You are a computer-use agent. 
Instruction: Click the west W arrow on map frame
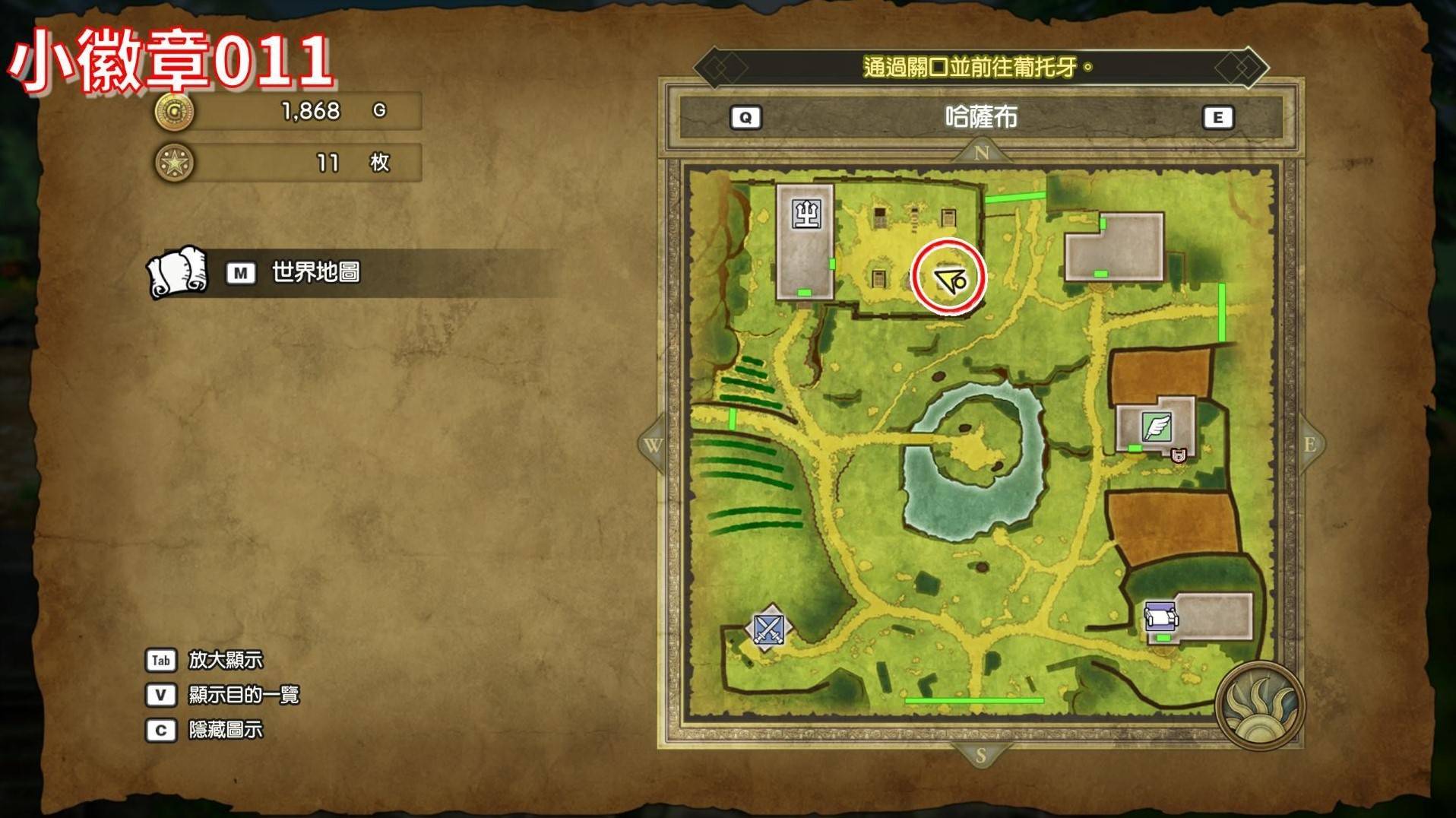tap(653, 445)
